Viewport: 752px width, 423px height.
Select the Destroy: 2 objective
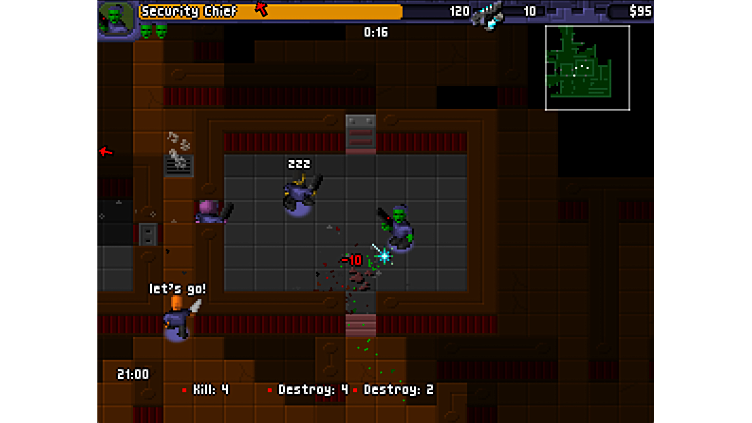pyautogui.click(x=394, y=389)
